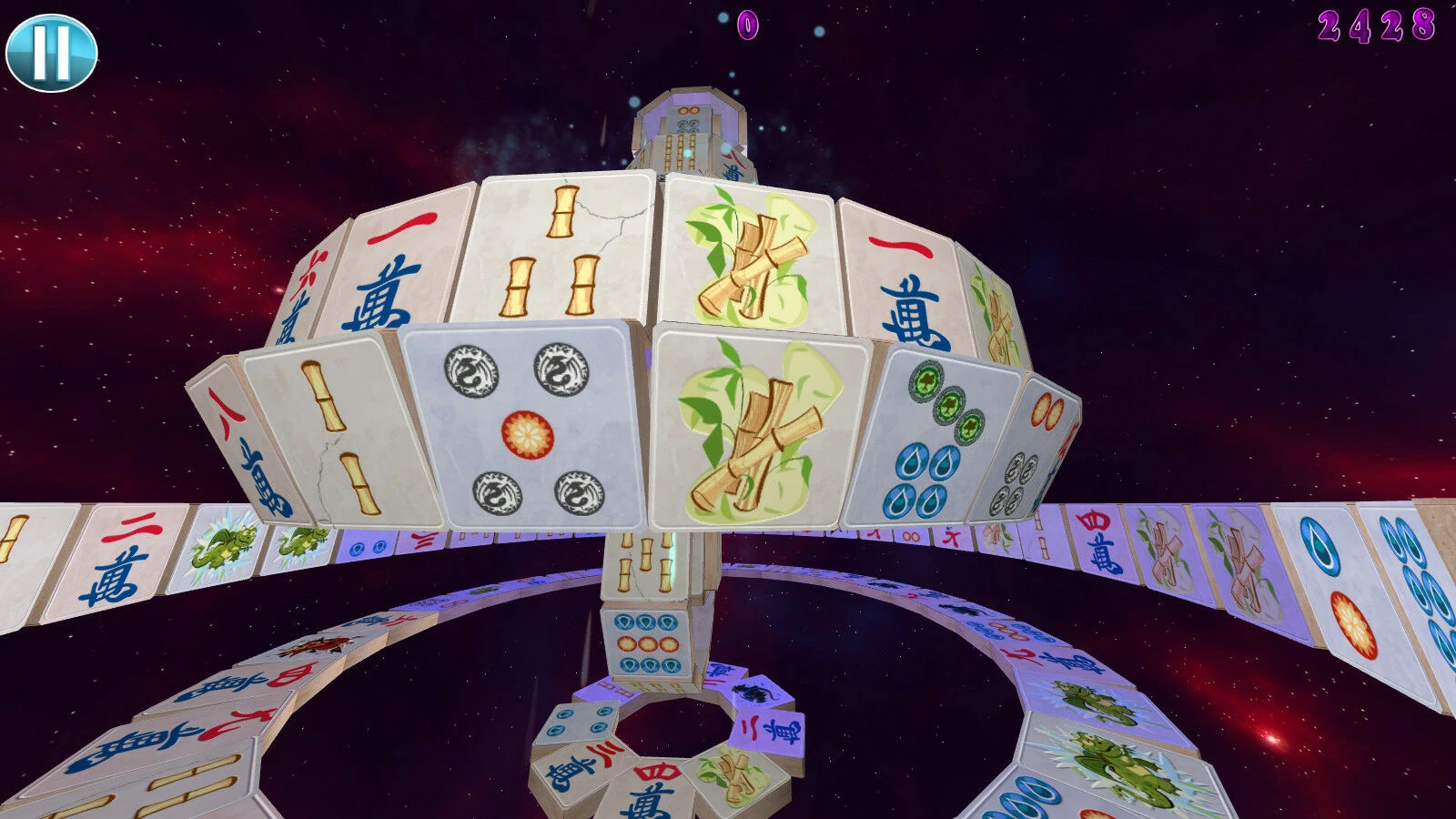Pick the nine-circle tile on the central column
This screenshot has width=1456, height=819.
click(x=646, y=643)
